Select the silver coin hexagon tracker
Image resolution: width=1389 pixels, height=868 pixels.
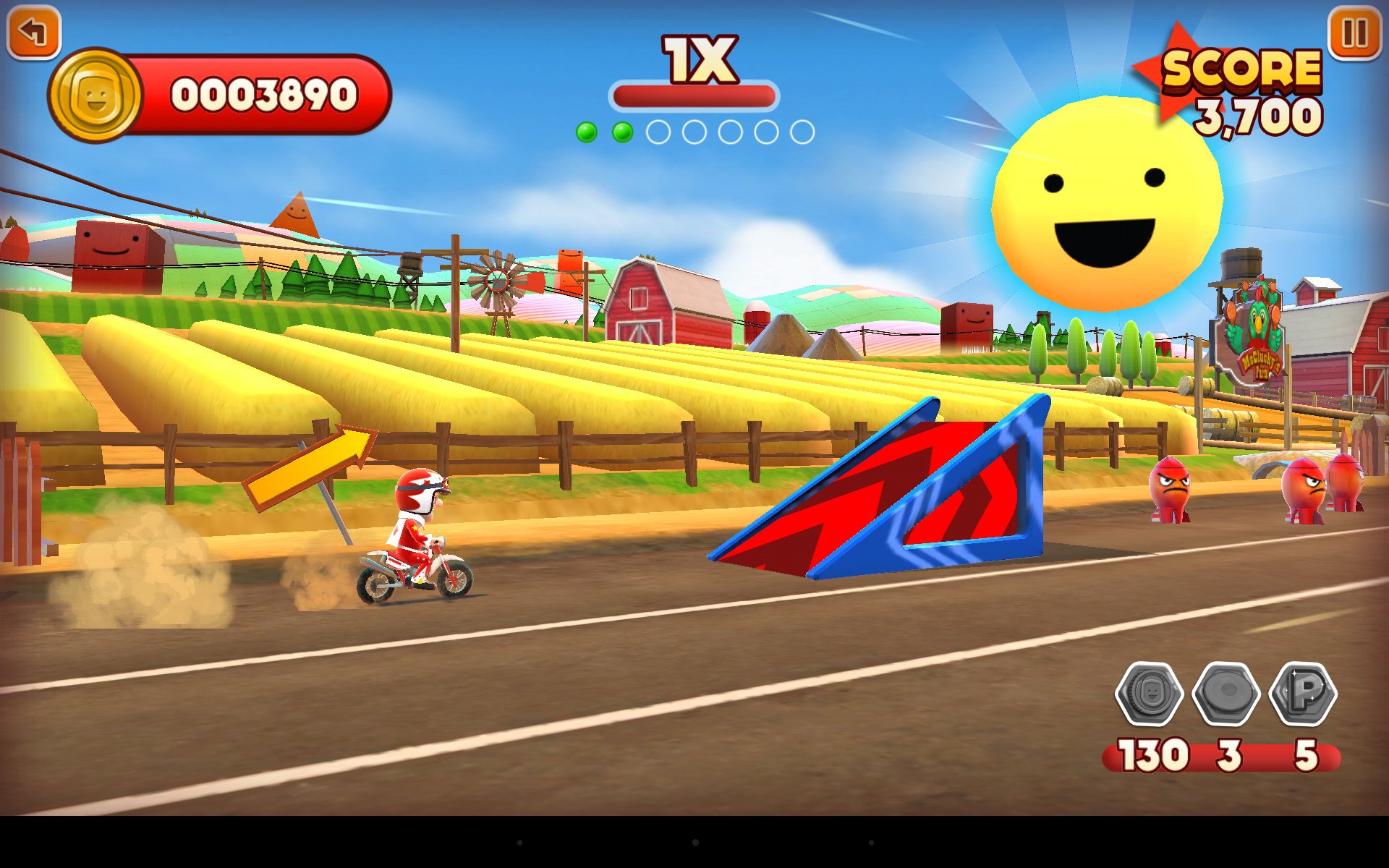[1150, 694]
